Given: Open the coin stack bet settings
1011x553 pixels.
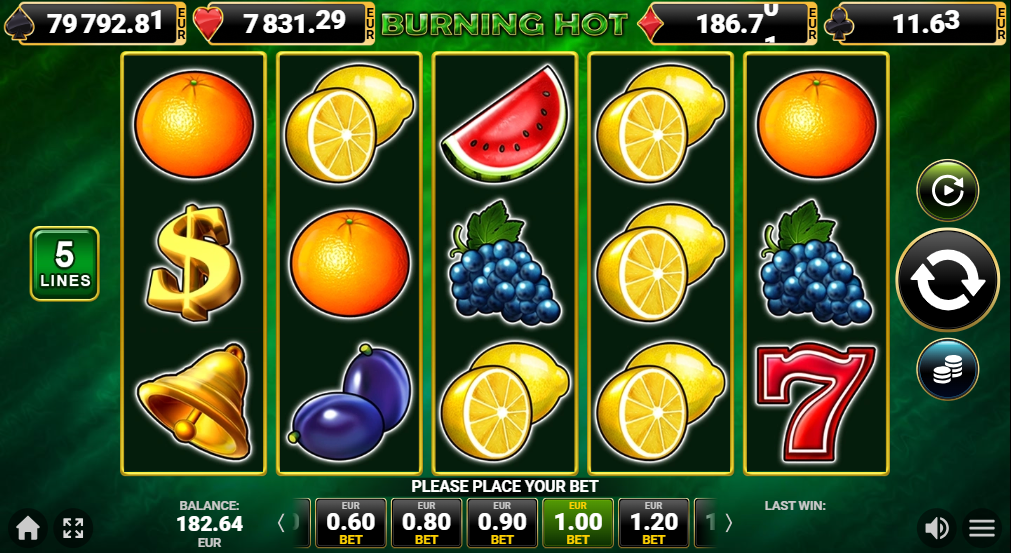Looking at the screenshot, I should coord(947,369).
